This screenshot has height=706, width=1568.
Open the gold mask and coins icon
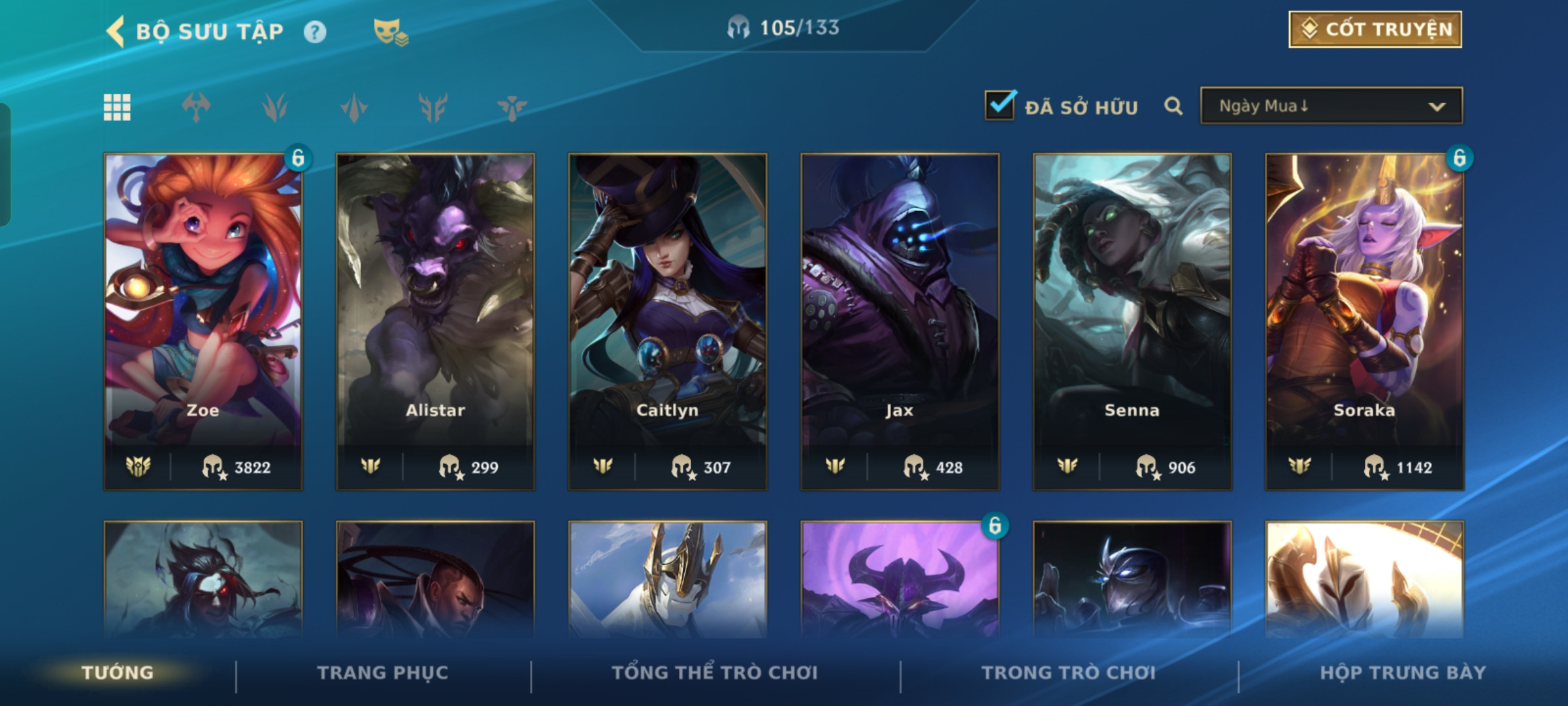click(390, 32)
